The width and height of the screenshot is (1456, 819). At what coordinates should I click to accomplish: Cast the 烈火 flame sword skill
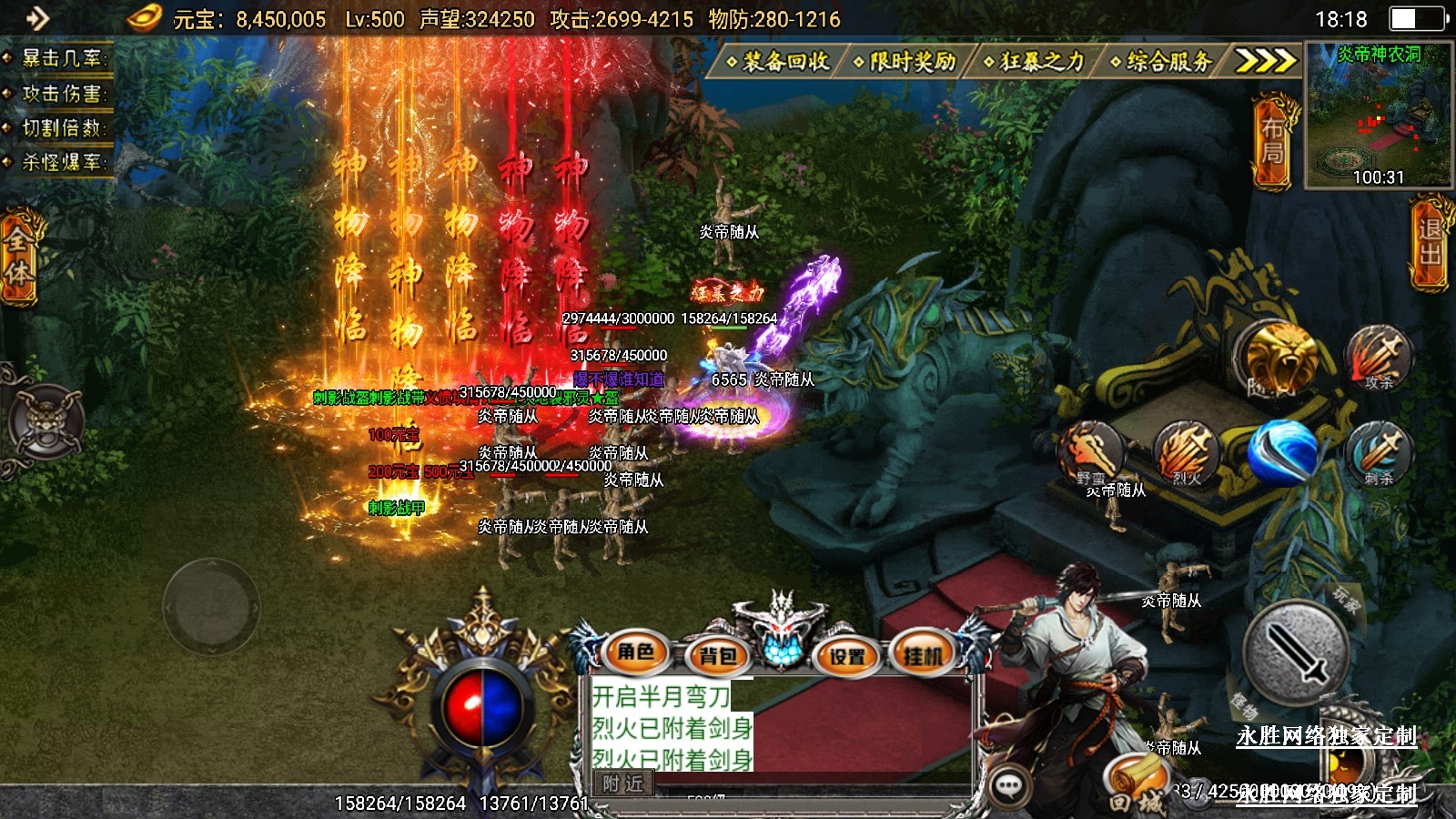click(x=1186, y=452)
